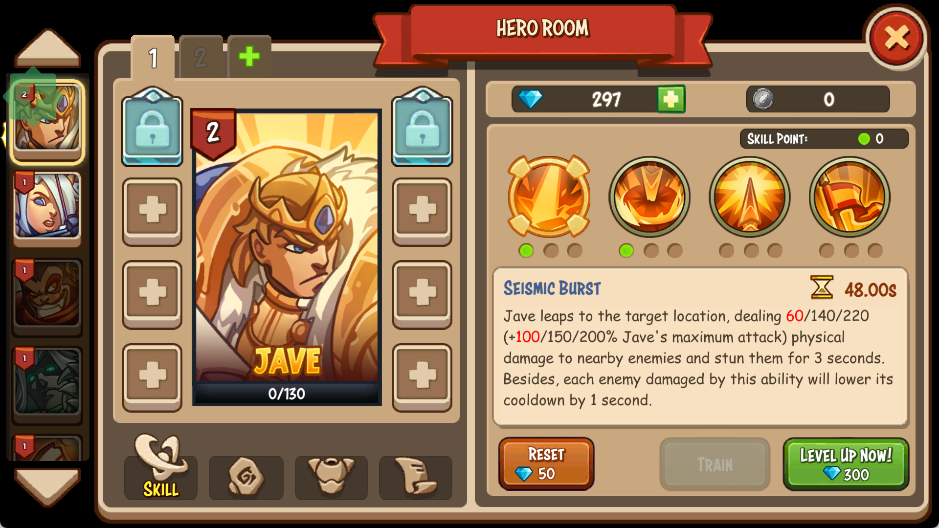The height and width of the screenshot is (528, 939).
Task: Level Up Now for 300 gems
Action: point(845,464)
